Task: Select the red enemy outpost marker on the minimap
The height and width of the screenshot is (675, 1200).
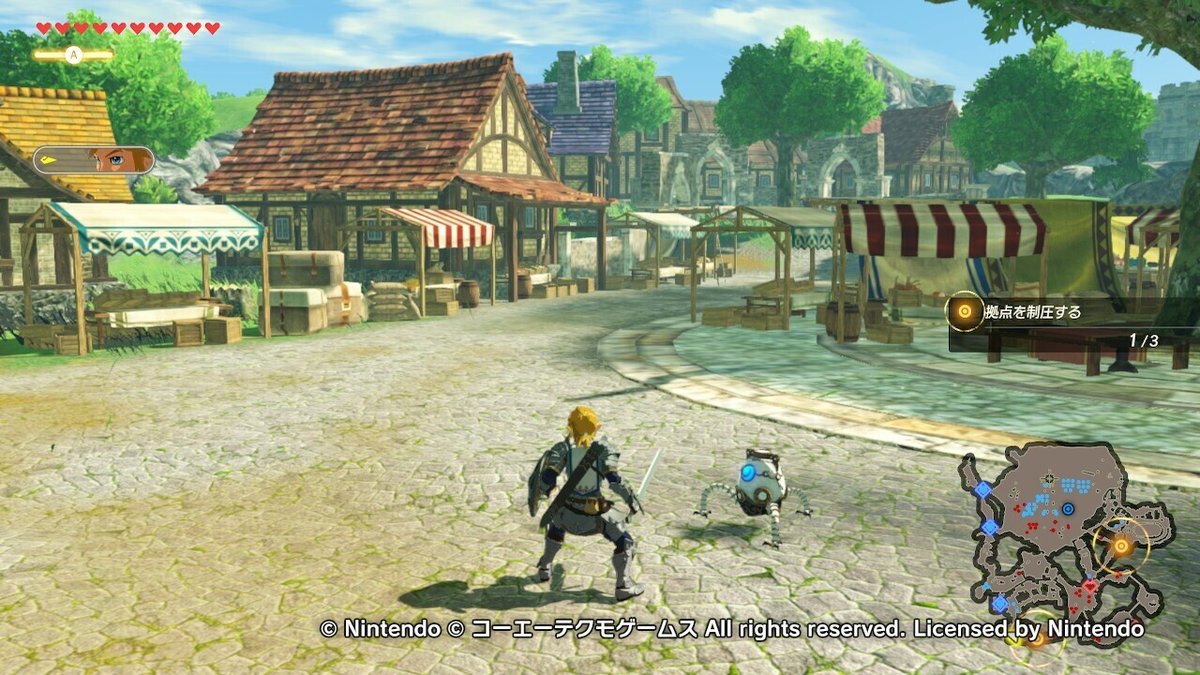Action: [1089, 587]
